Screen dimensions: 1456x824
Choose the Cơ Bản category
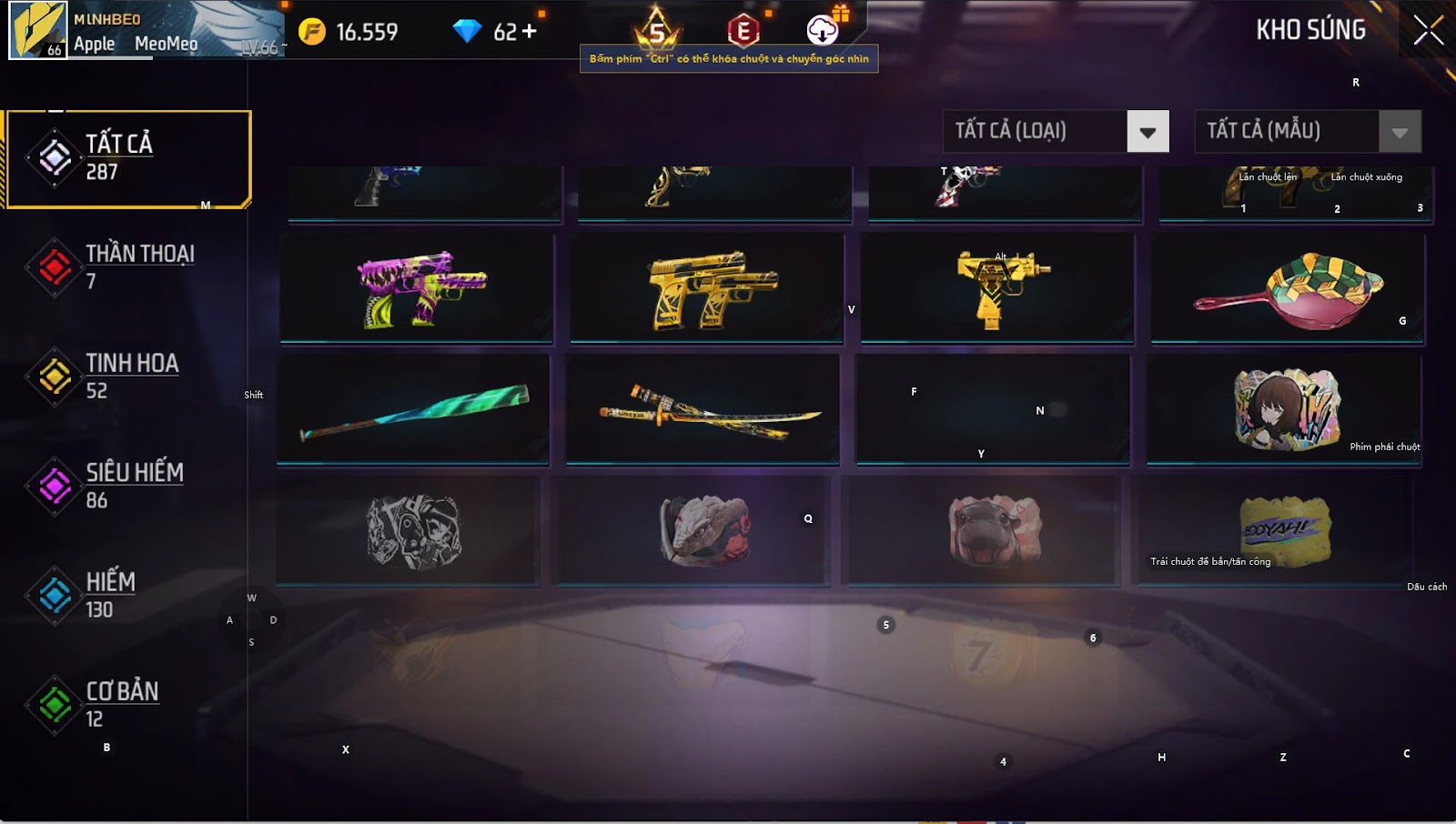click(124, 705)
